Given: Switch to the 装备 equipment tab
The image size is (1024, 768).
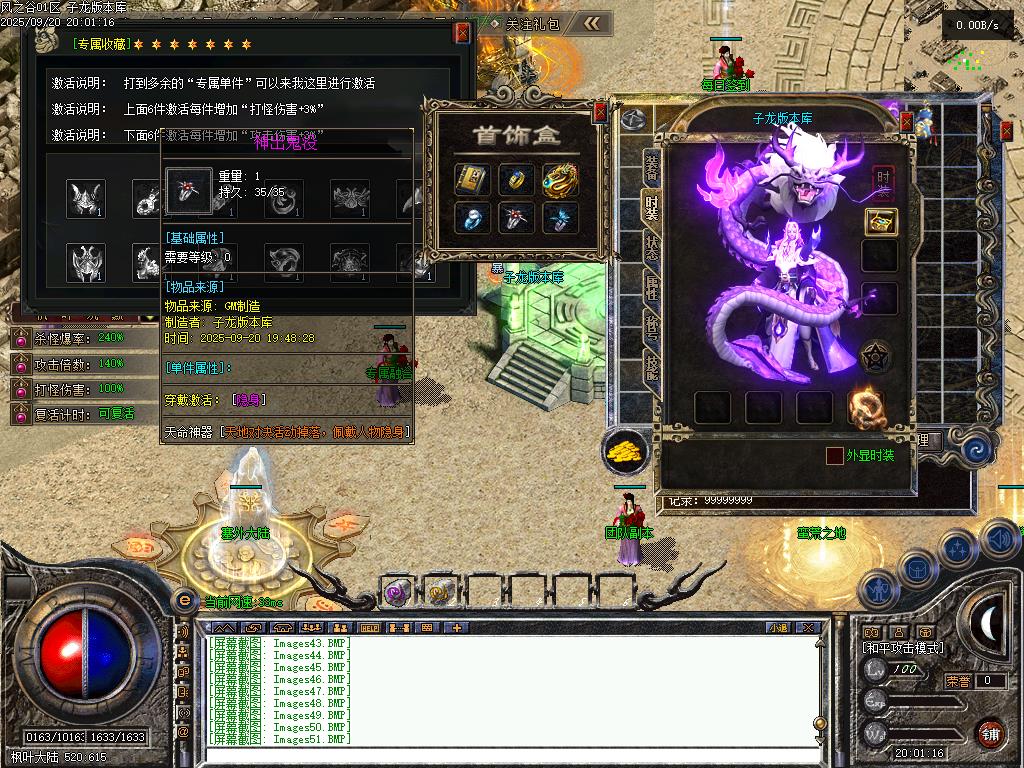Looking at the screenshot, I should pos(651,168).
